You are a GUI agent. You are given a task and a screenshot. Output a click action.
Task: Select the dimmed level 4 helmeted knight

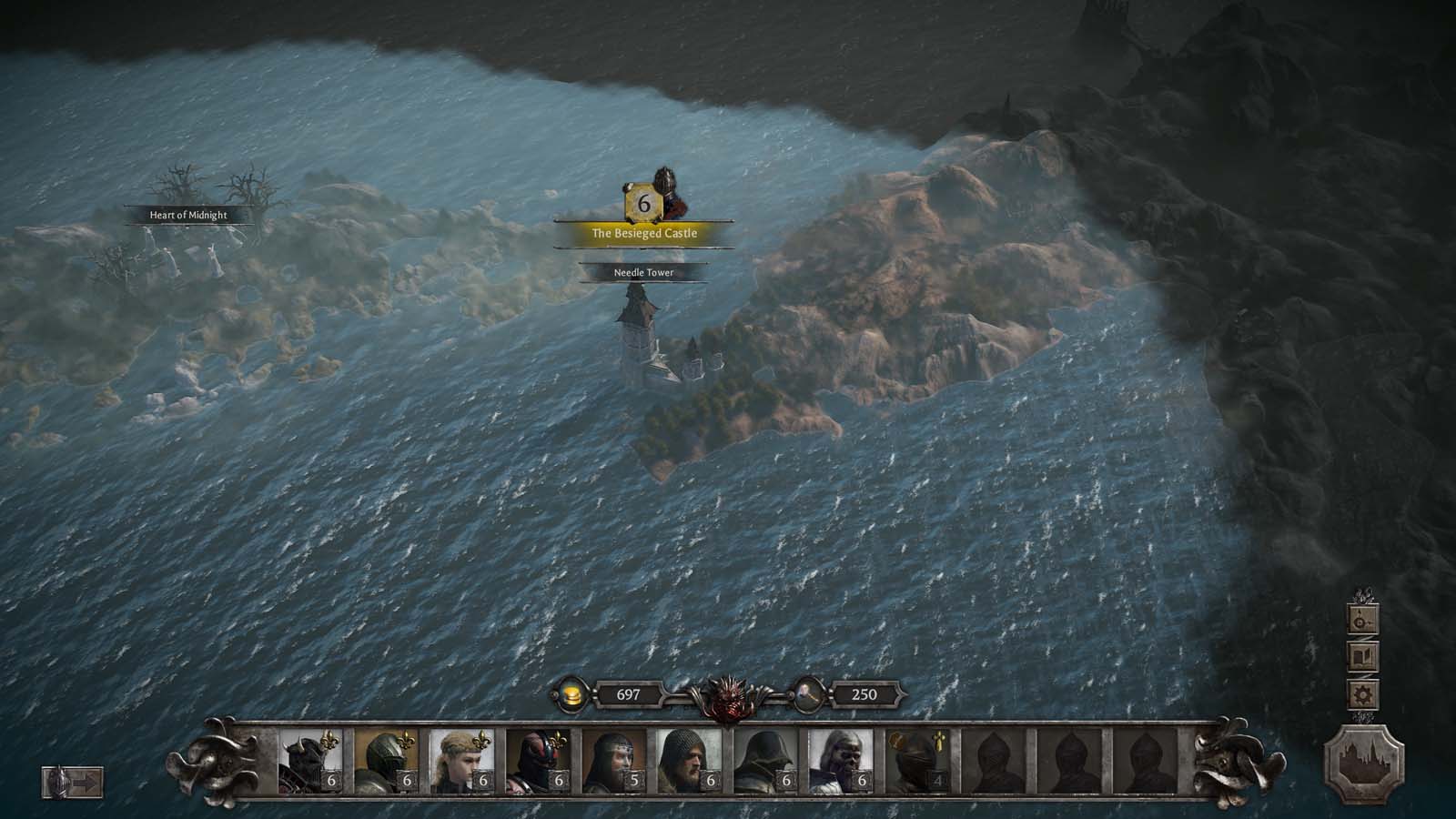pos(917,760)
